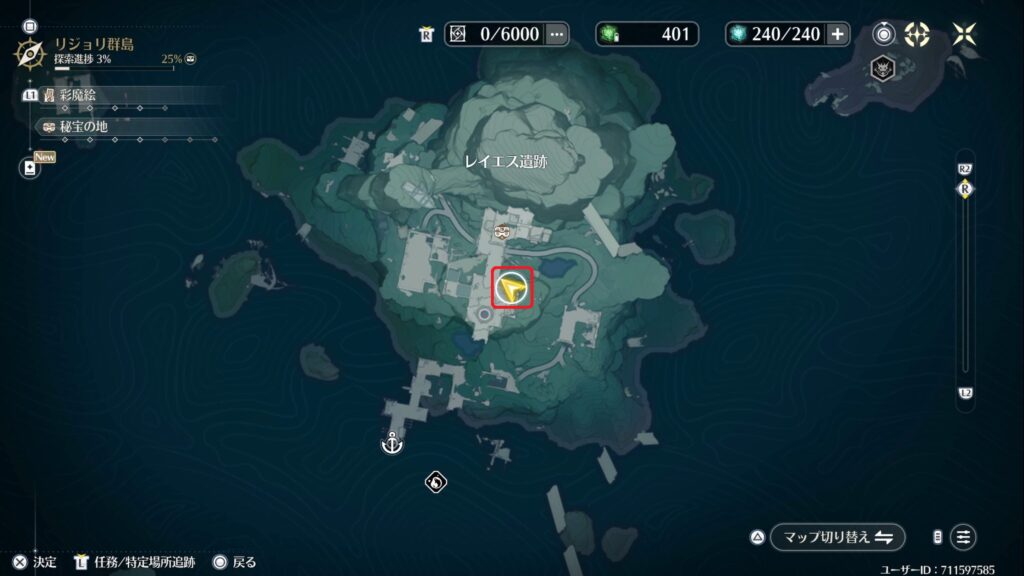Claim the 25% exploration reward chest

click(x=191, y=59)
